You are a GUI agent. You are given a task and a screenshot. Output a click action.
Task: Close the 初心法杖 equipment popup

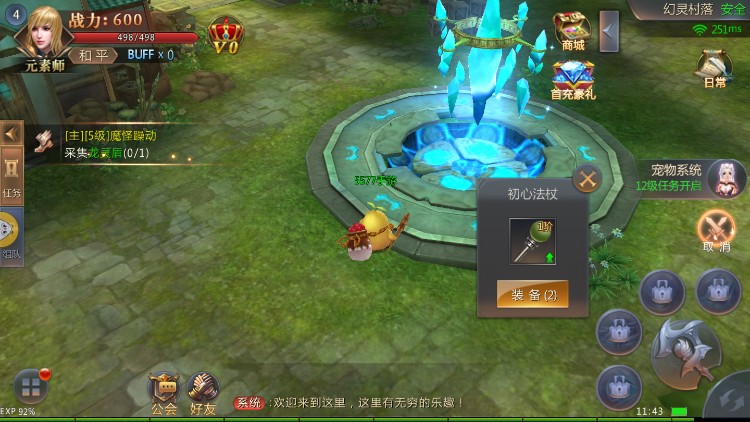587,180
